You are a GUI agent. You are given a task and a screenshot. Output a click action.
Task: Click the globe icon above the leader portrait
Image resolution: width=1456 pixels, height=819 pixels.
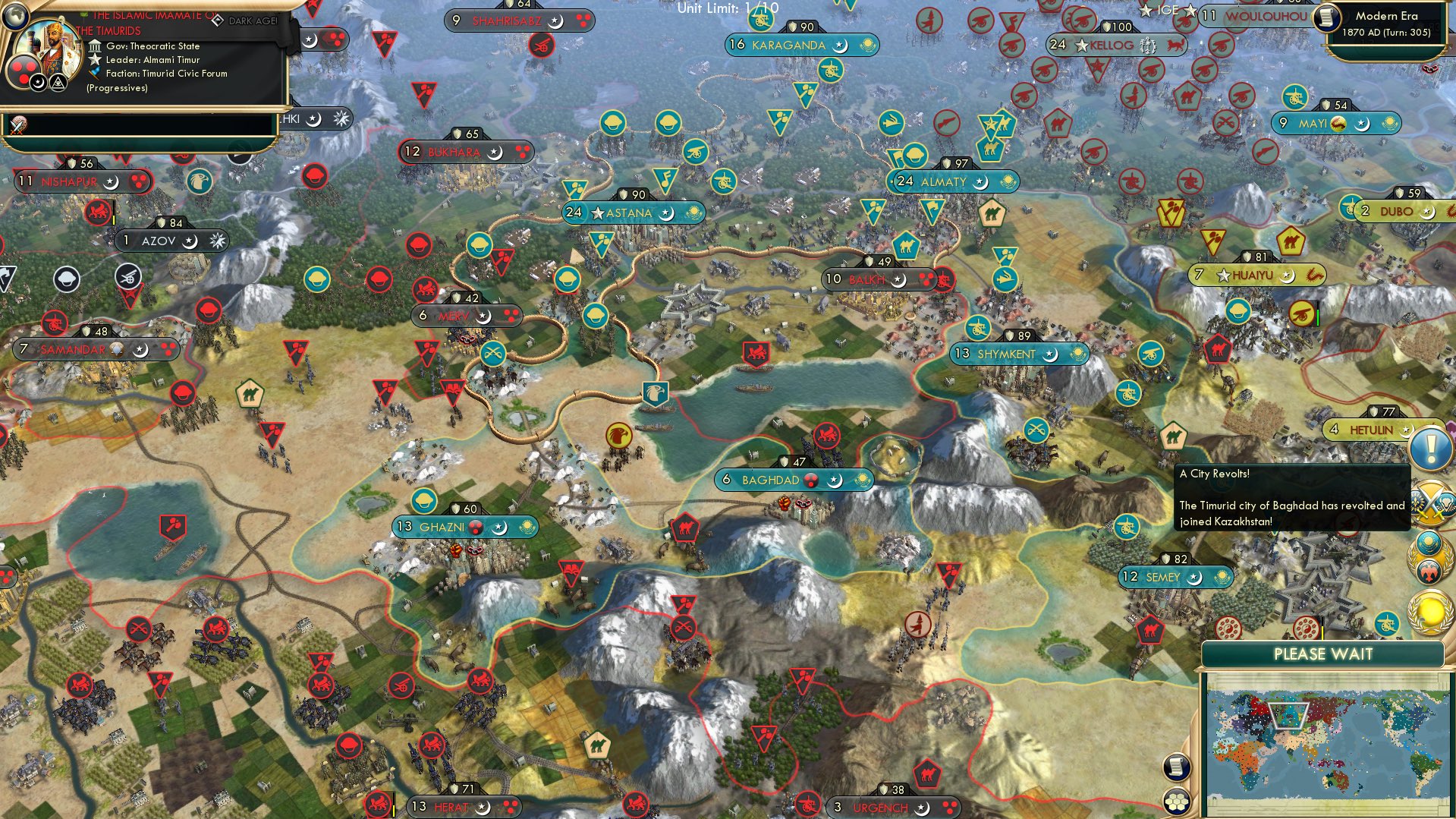pos(15,14)
